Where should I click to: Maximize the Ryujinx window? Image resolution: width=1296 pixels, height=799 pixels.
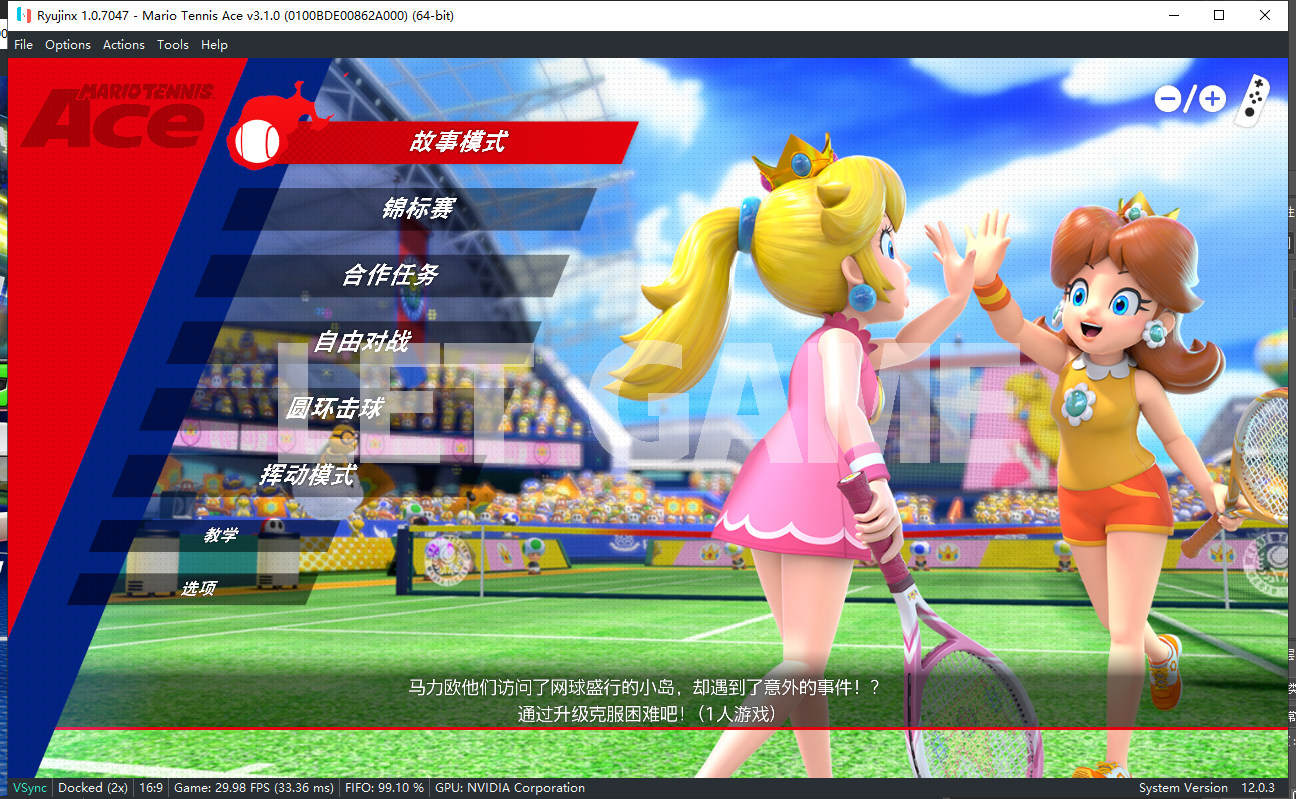pyautogui.click(x=1219, y=15)
